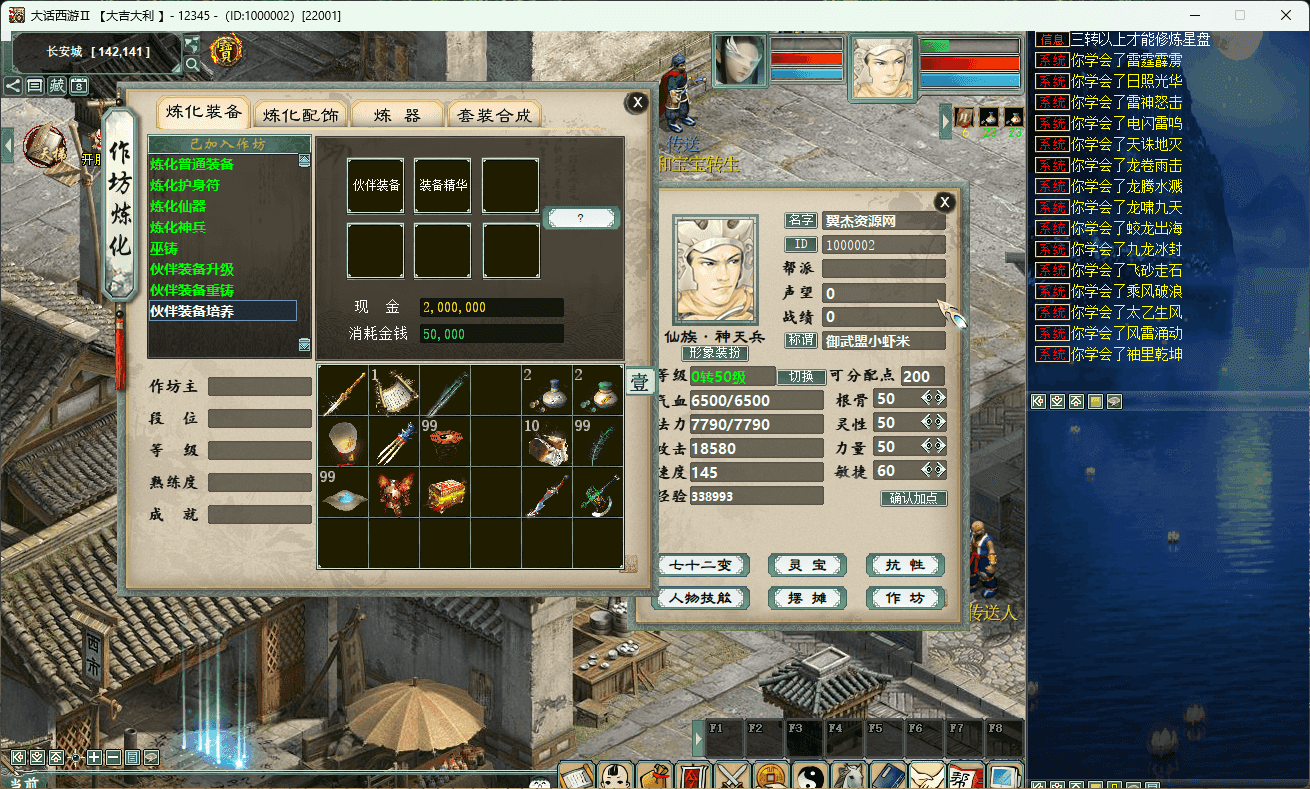Select the 套装合成 tab
Screen dimensions: 1310x789
pos(494,115)
